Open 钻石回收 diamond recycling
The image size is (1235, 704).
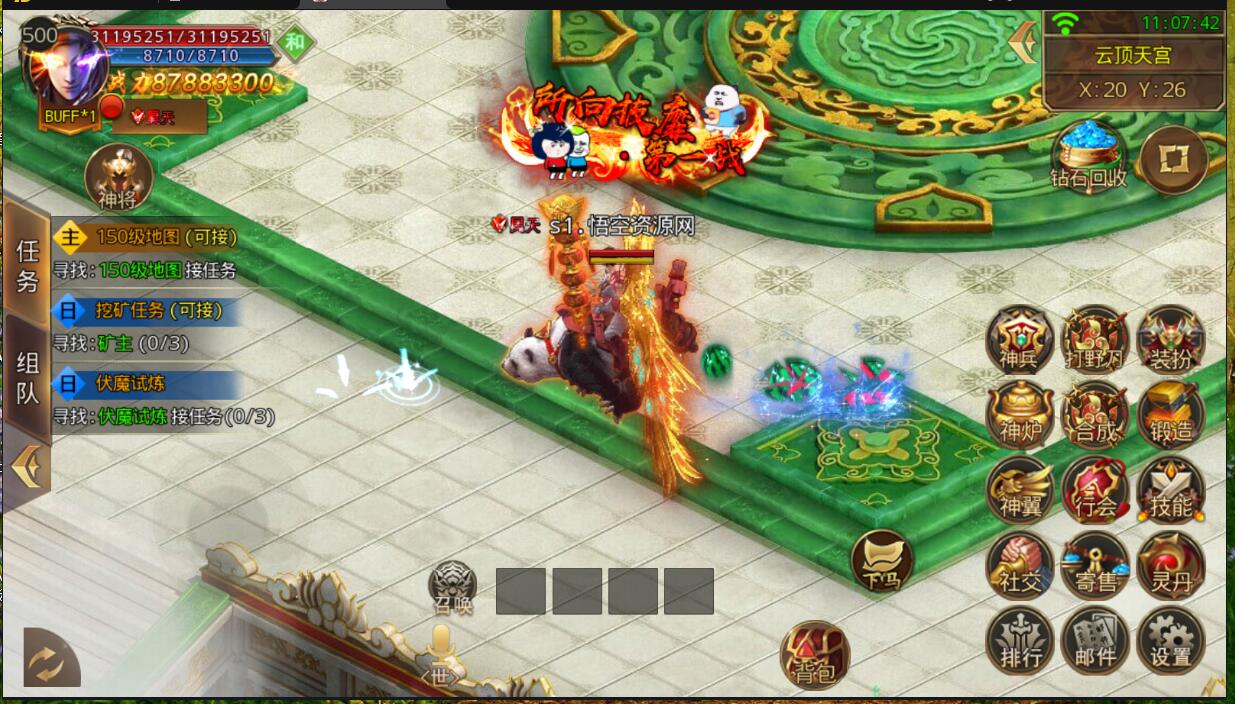pos(1089,157)
